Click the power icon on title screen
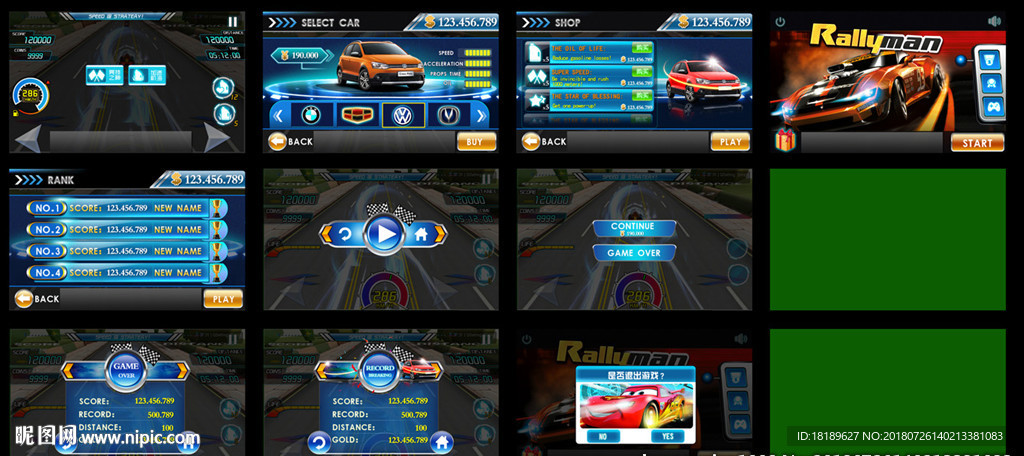 (x=780, y=21)
